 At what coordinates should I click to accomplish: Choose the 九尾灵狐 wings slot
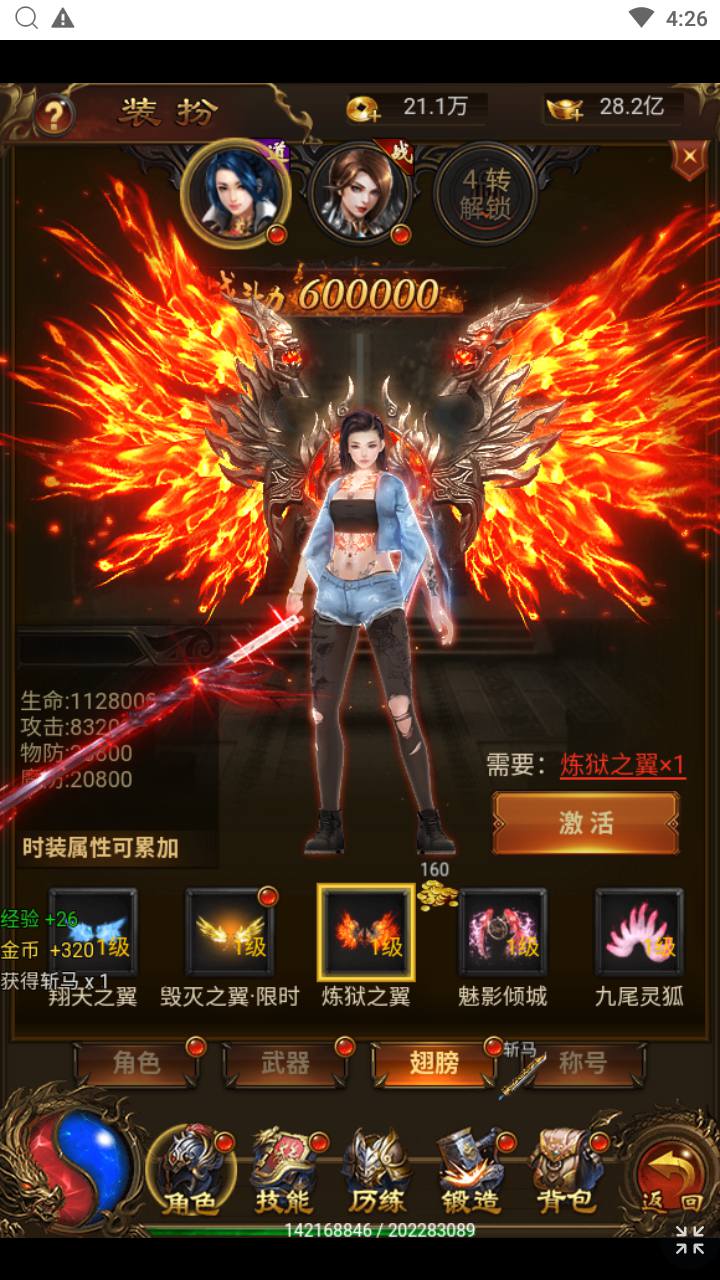(639, 932)
